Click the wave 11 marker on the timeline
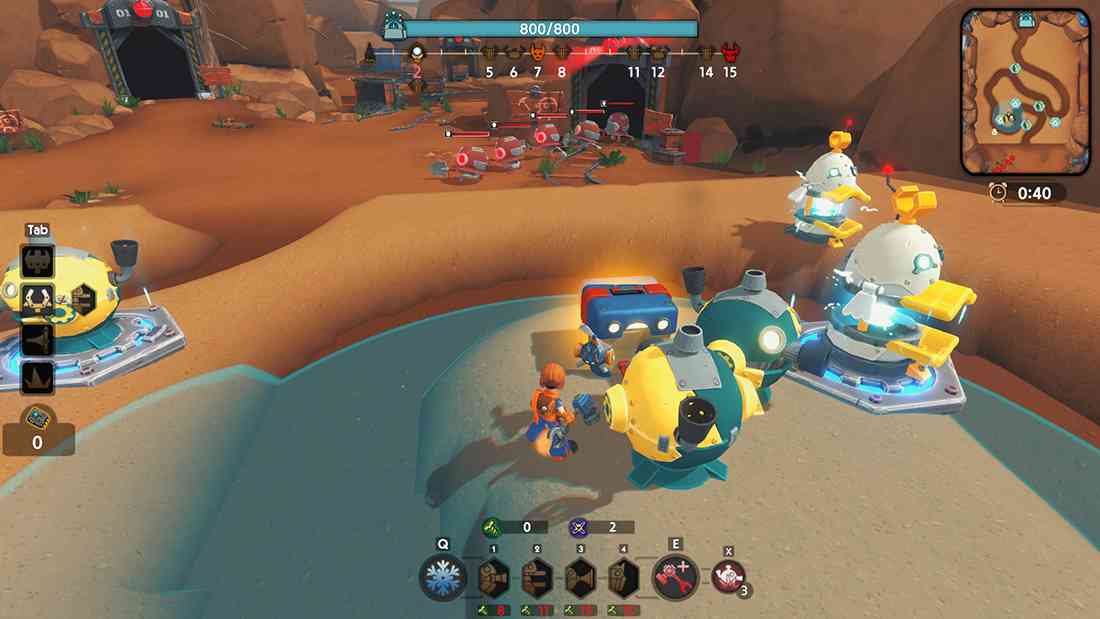 [634, 53]
